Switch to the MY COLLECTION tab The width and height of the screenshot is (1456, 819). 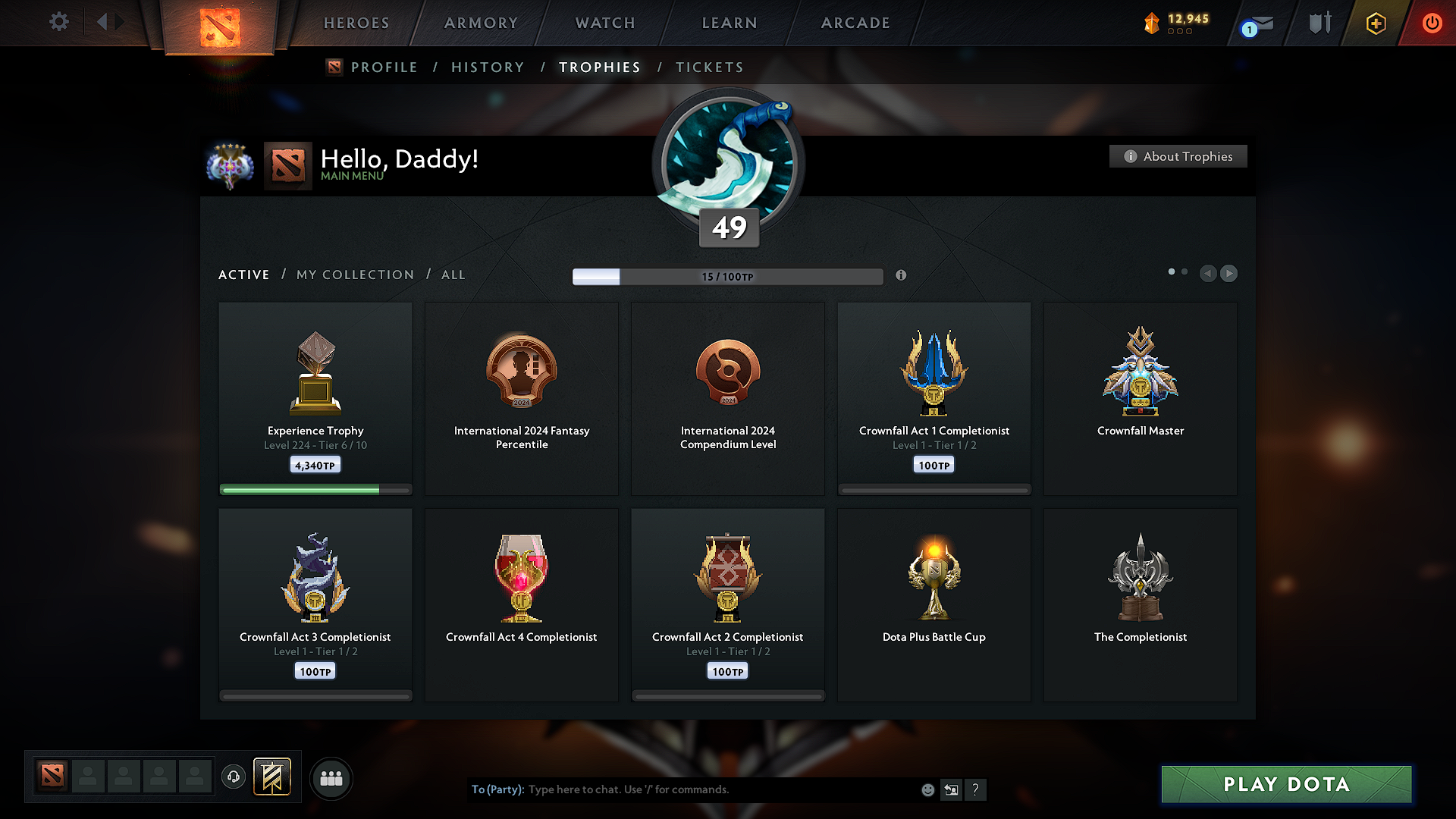pos(354,275)
